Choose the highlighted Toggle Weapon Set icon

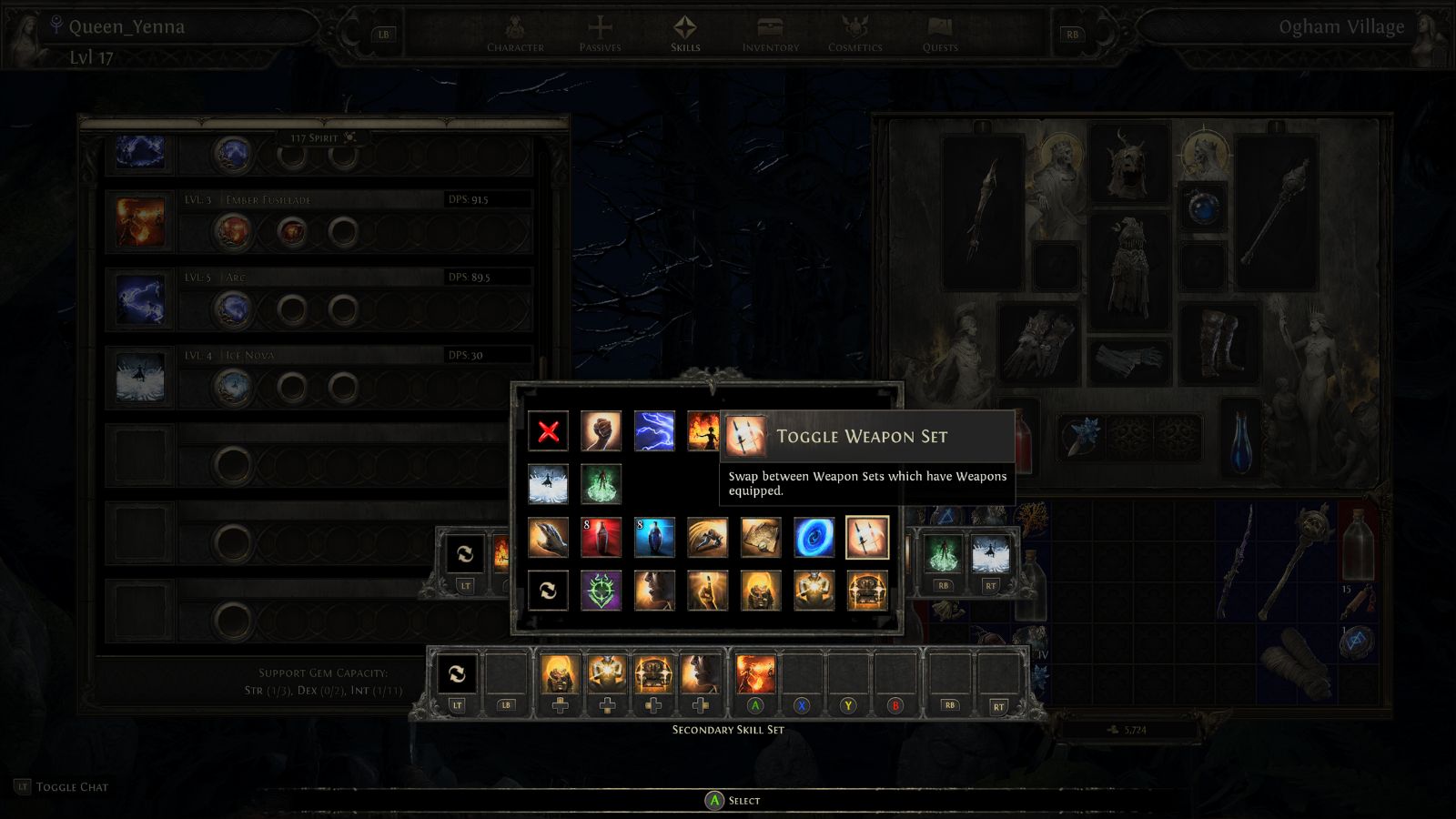[x=868, y=538]
